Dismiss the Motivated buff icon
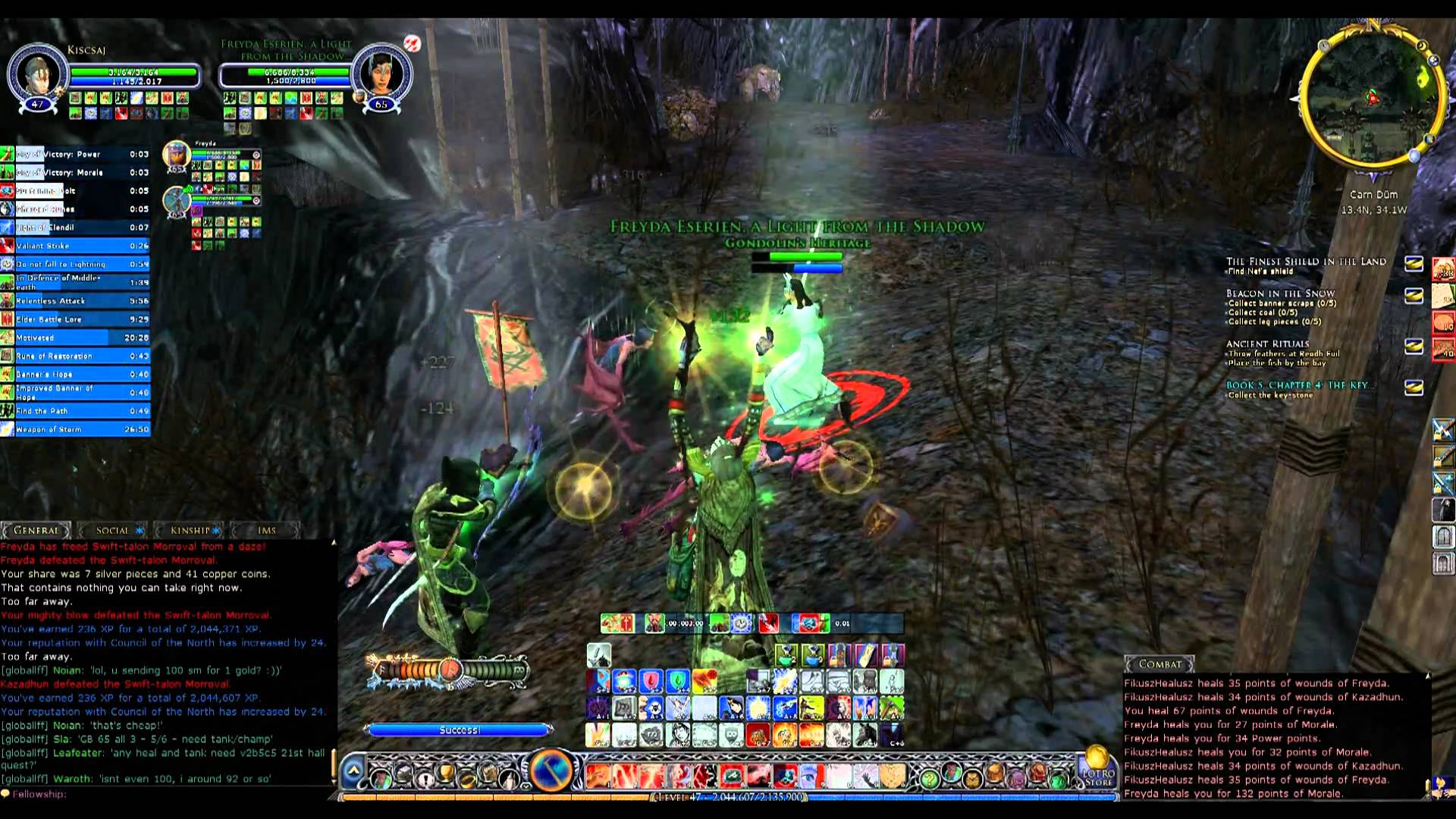Image resolution: width=1456 pixels, height=819 pixels. 8,337
